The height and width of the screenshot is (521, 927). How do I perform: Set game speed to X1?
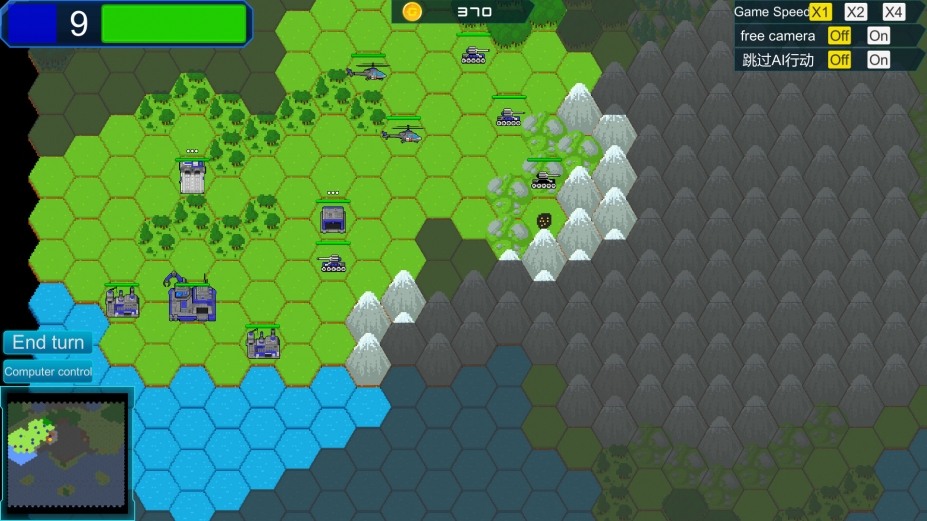[821, 12]
